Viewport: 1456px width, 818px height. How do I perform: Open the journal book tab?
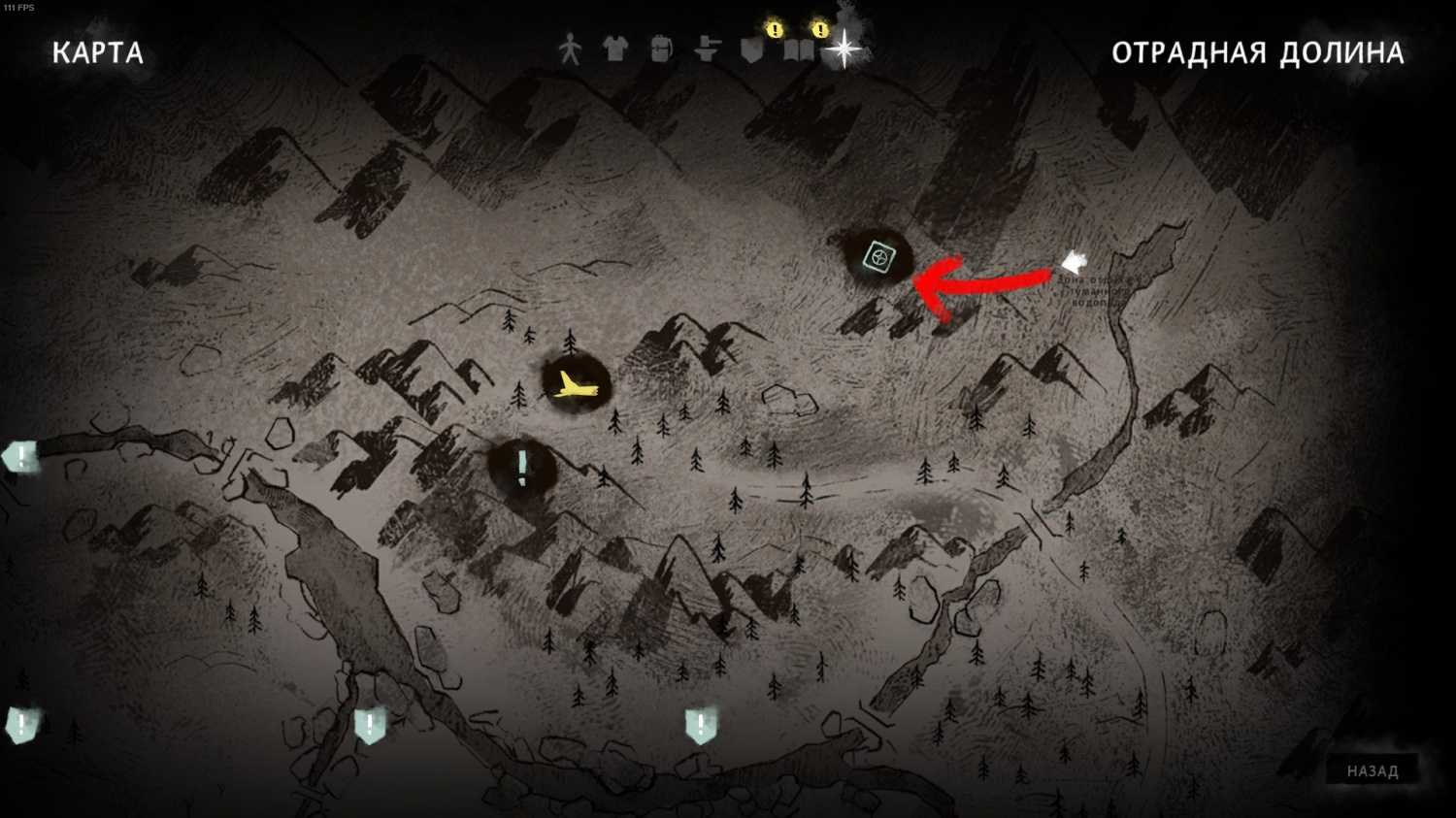coord(798,49)
